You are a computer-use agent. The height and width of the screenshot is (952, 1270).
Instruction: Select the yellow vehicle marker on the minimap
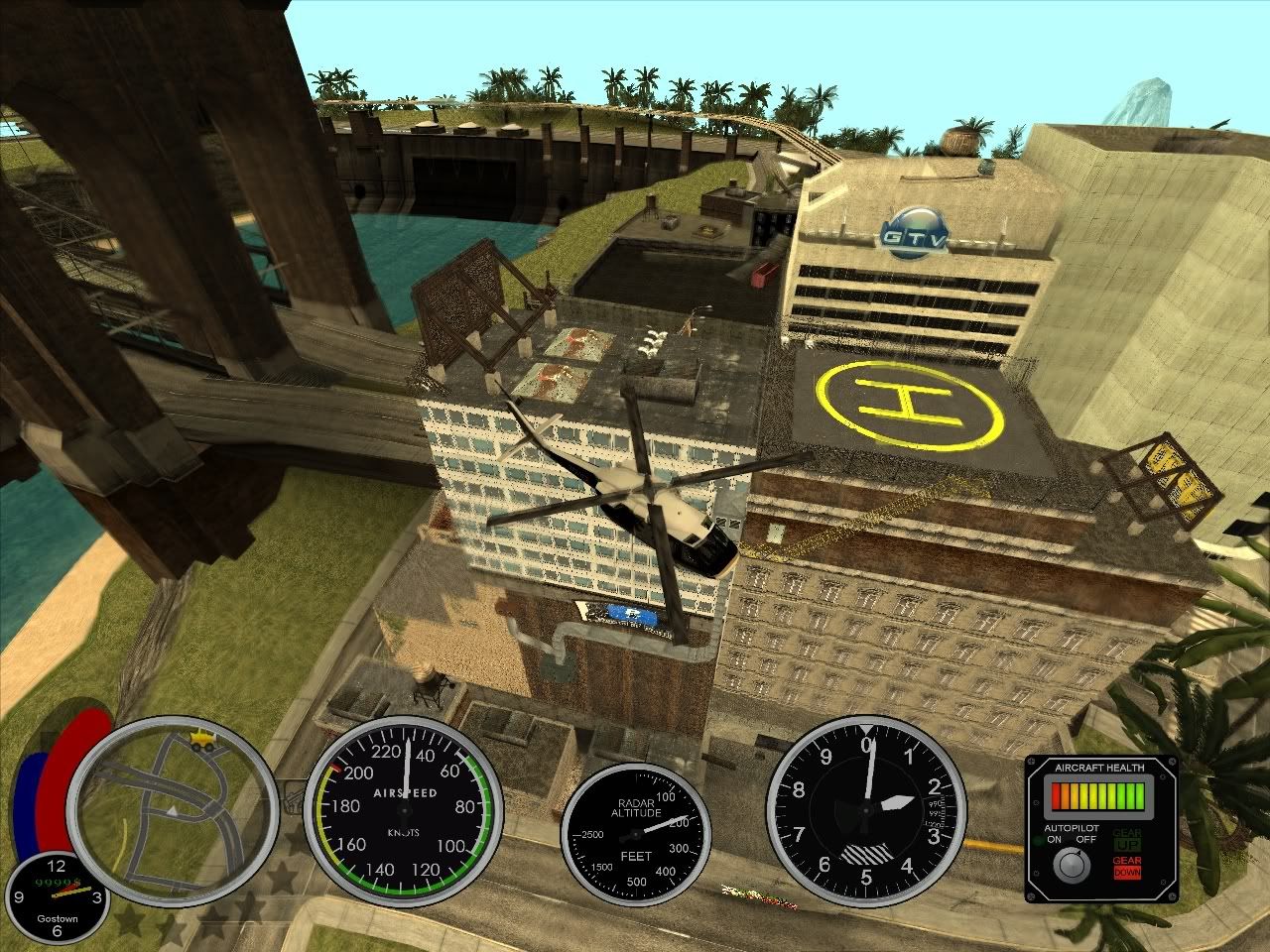(202, 740)
